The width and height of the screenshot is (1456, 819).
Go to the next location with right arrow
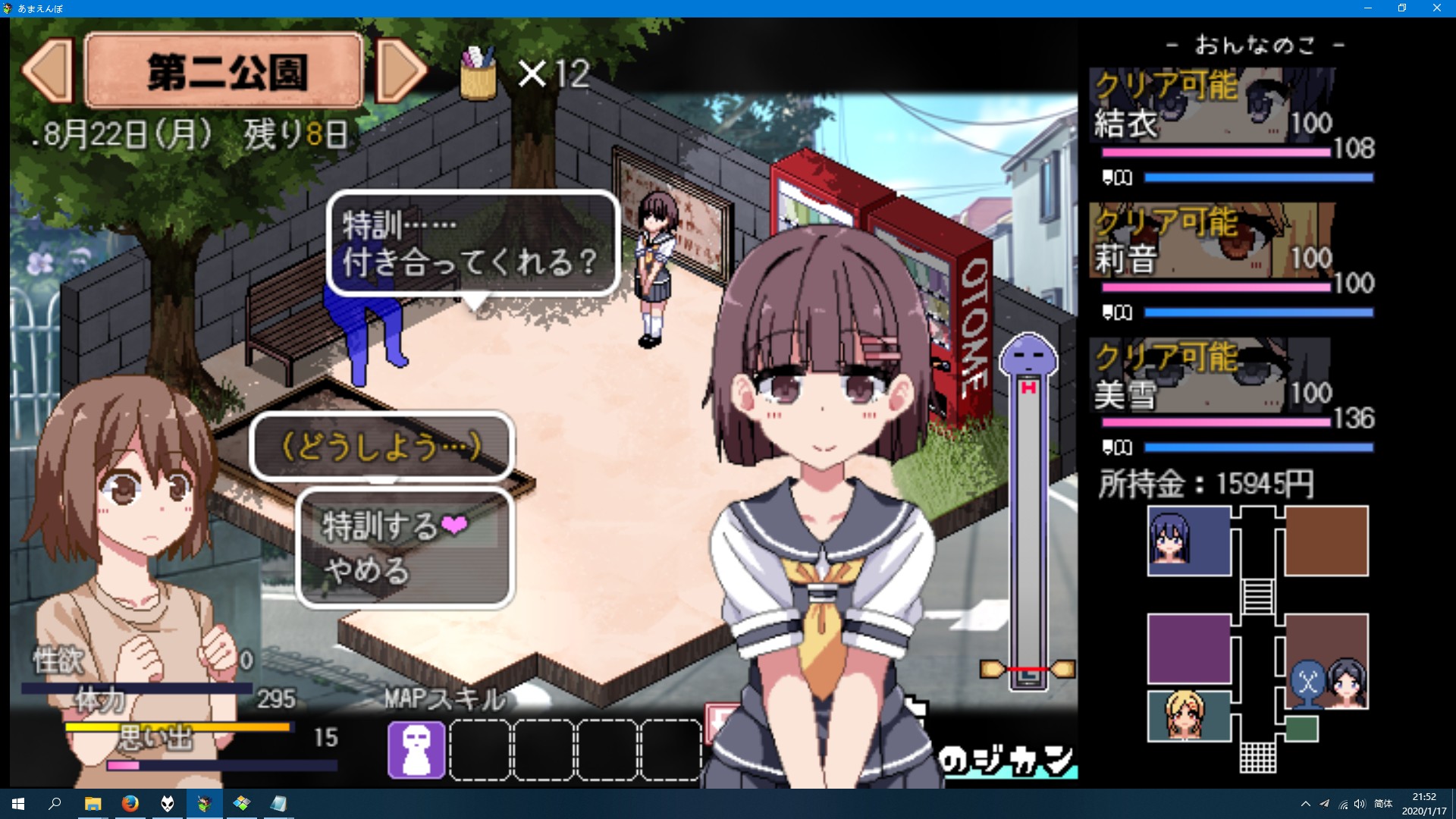[x=401, y=71]
